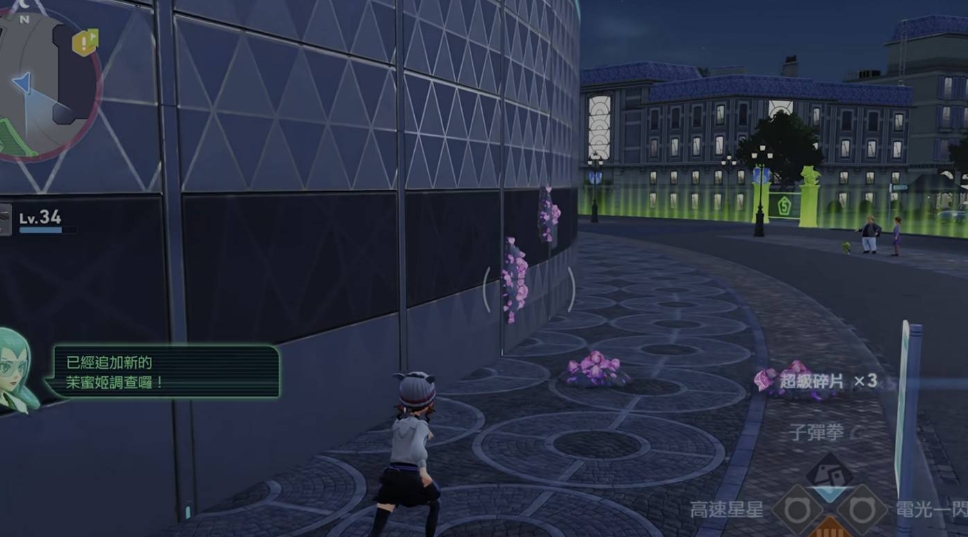Viewport: 968px width, 537px height.
Task: Click the yellow quest marker on minimap
Action: (x=87, y=41)
